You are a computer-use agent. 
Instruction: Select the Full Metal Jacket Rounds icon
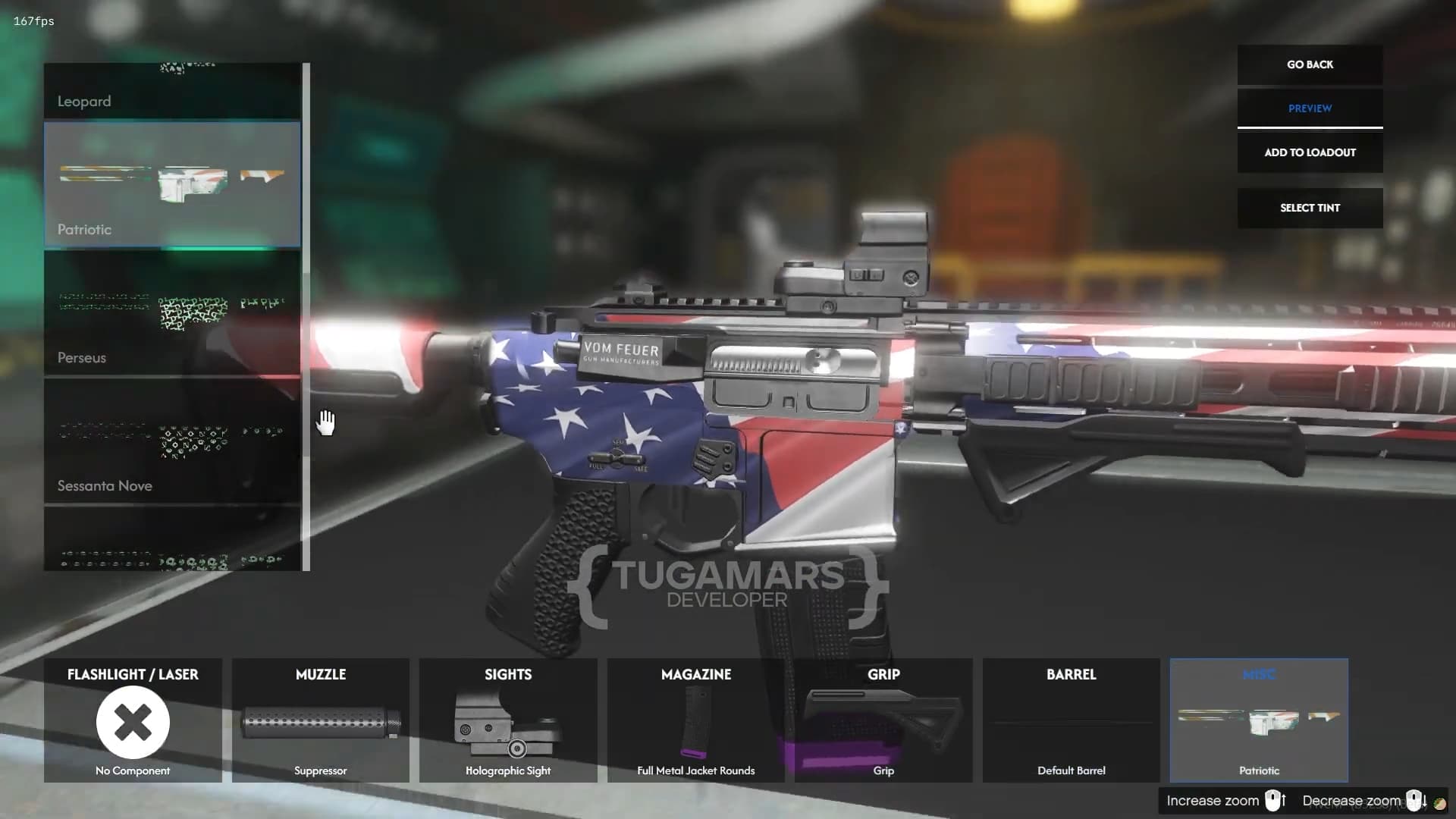(x=695, y=722)
